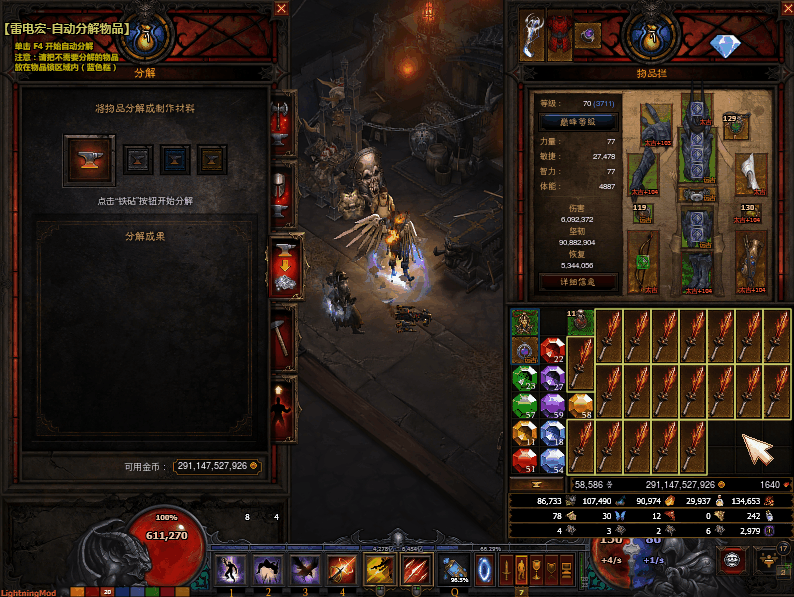Select the yellow-framed salvage button

pos(211,159)
